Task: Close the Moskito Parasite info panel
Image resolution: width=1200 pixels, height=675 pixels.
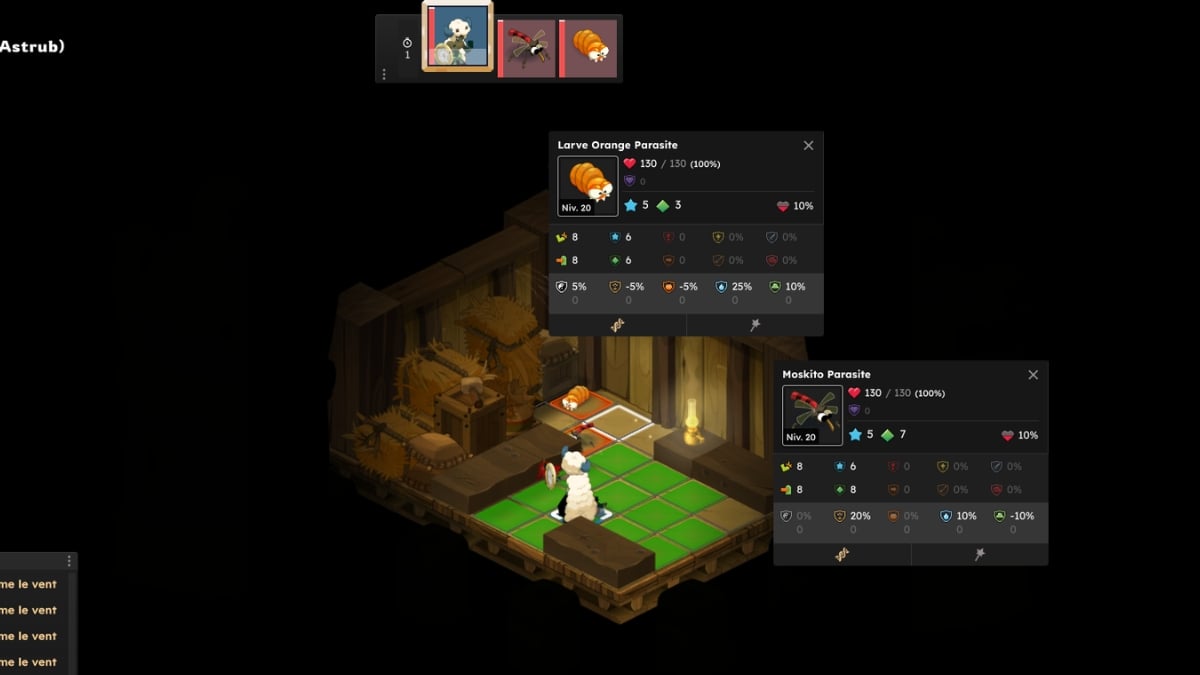Action: click(1033, 375)
